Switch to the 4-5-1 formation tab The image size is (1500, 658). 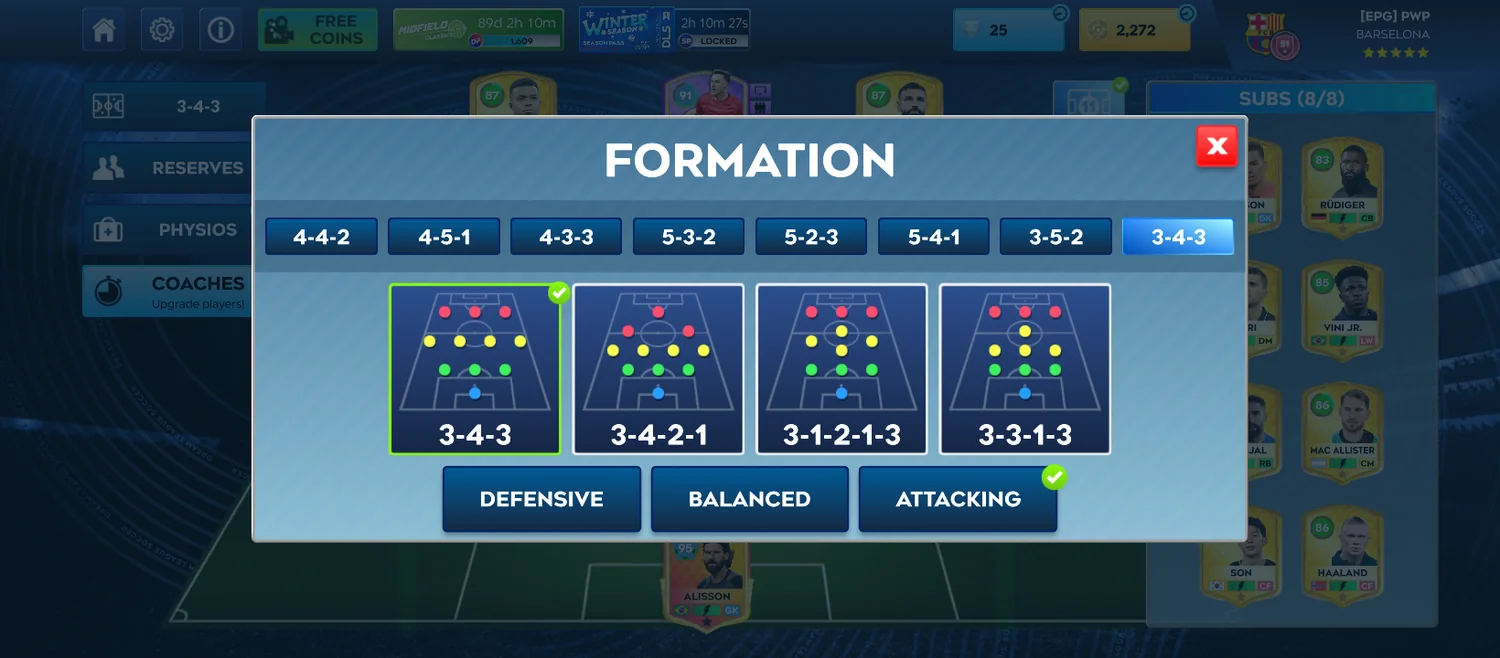(x=444, y=237)
